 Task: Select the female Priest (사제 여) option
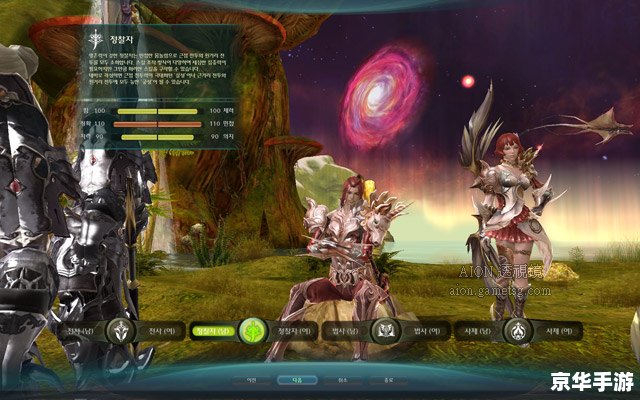tap(553, 330)
